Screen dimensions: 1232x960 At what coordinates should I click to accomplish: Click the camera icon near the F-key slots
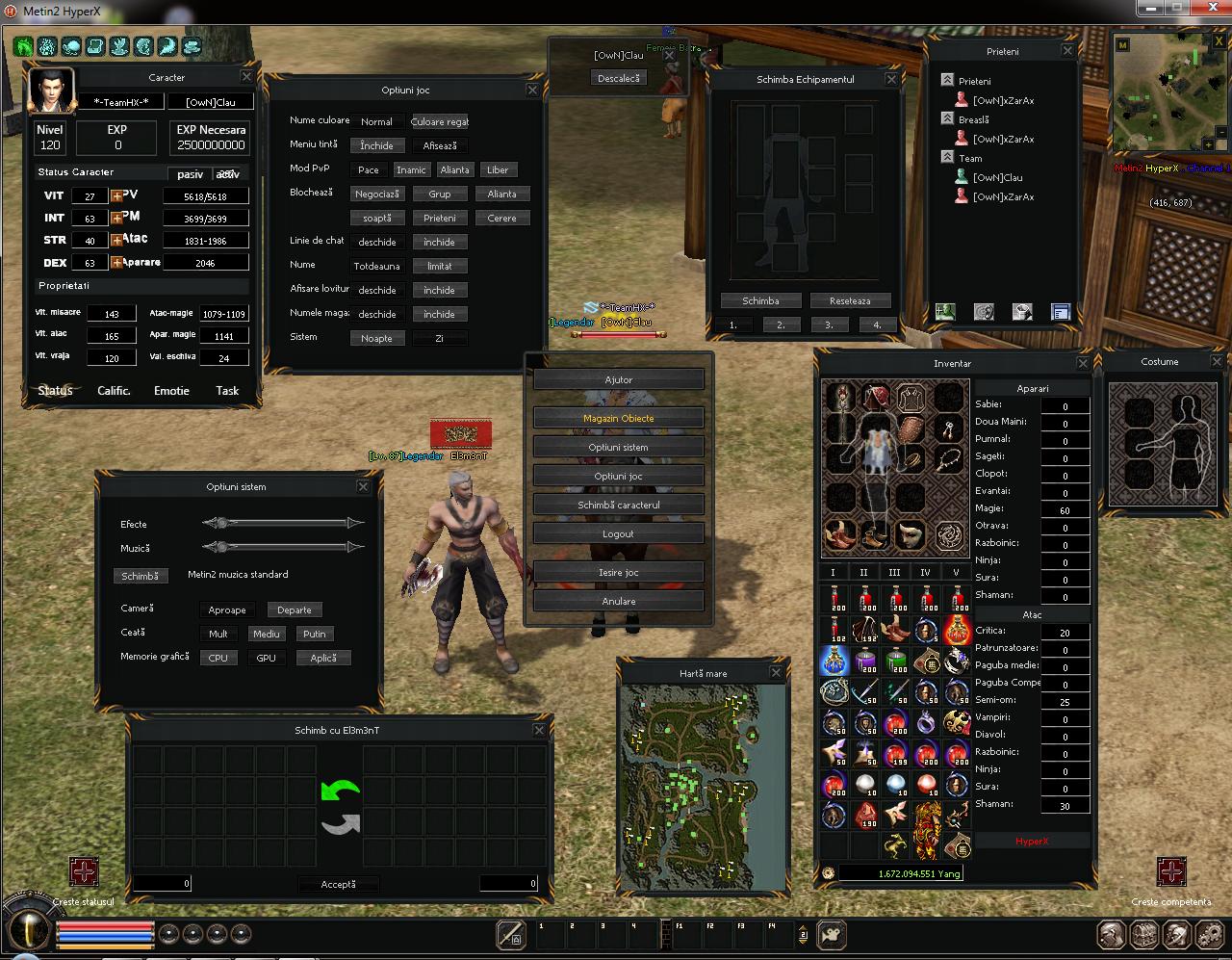(x=830, y=935)
